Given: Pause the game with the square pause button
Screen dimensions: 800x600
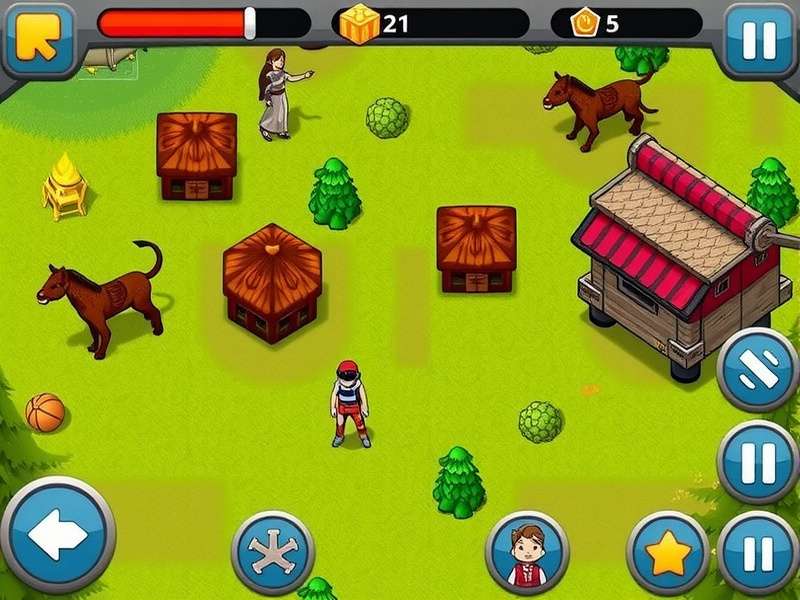Looking at the screenshot, I should [x=759, y=41].
